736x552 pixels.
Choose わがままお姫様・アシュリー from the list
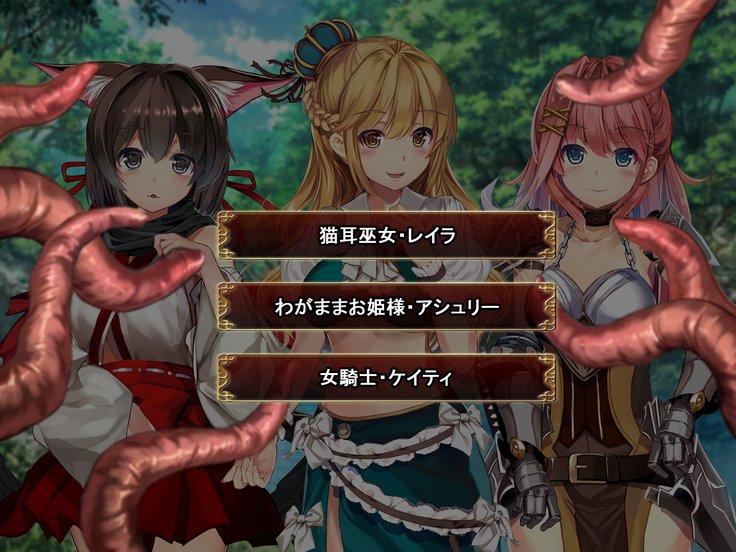[386, 308]
